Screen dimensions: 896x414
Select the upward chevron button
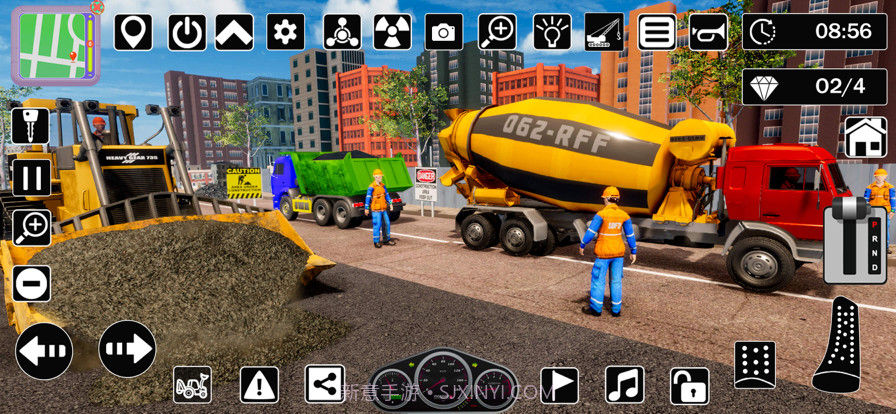pyautogui.click(x=234, y=32)
